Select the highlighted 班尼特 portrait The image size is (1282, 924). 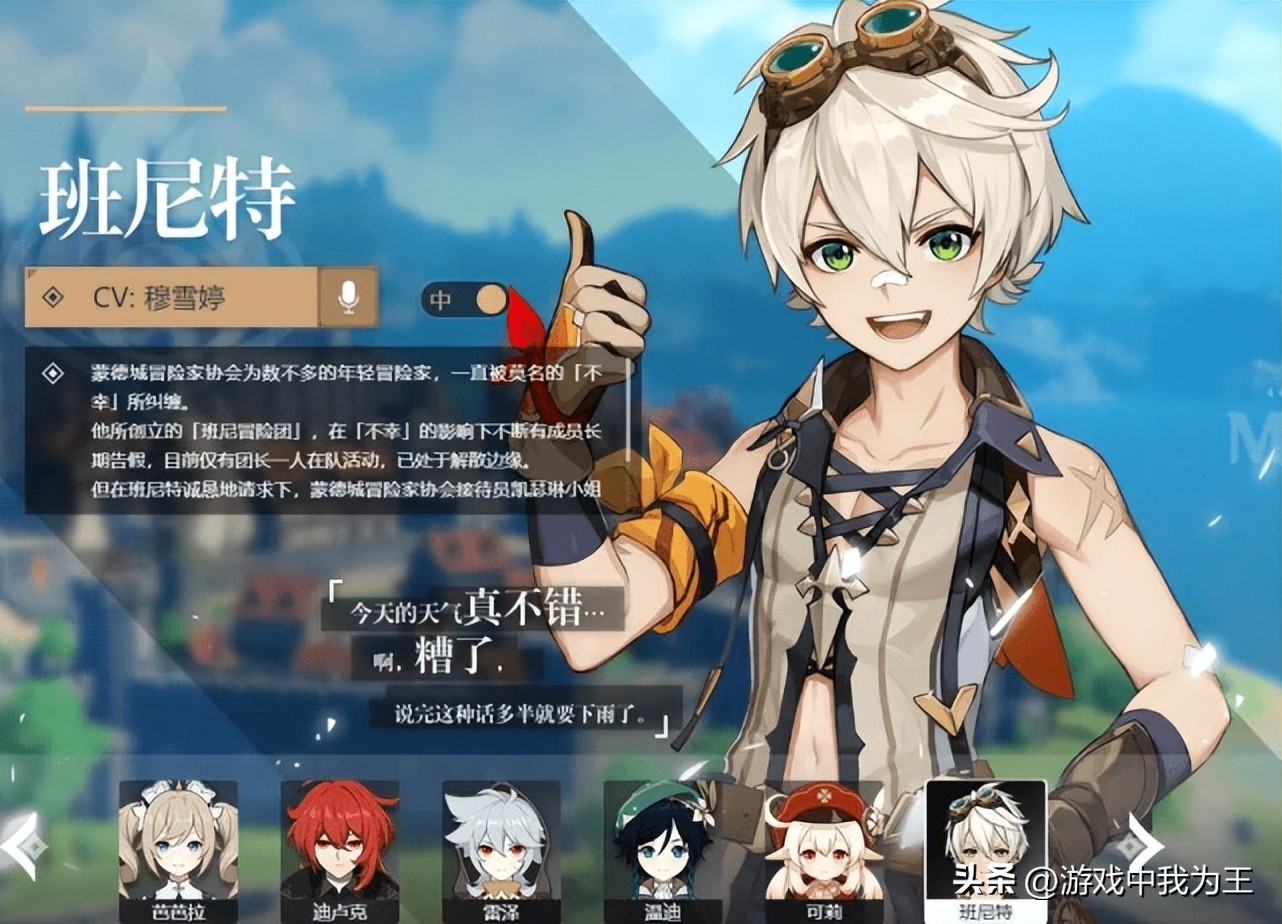click(x=986, y=848)
